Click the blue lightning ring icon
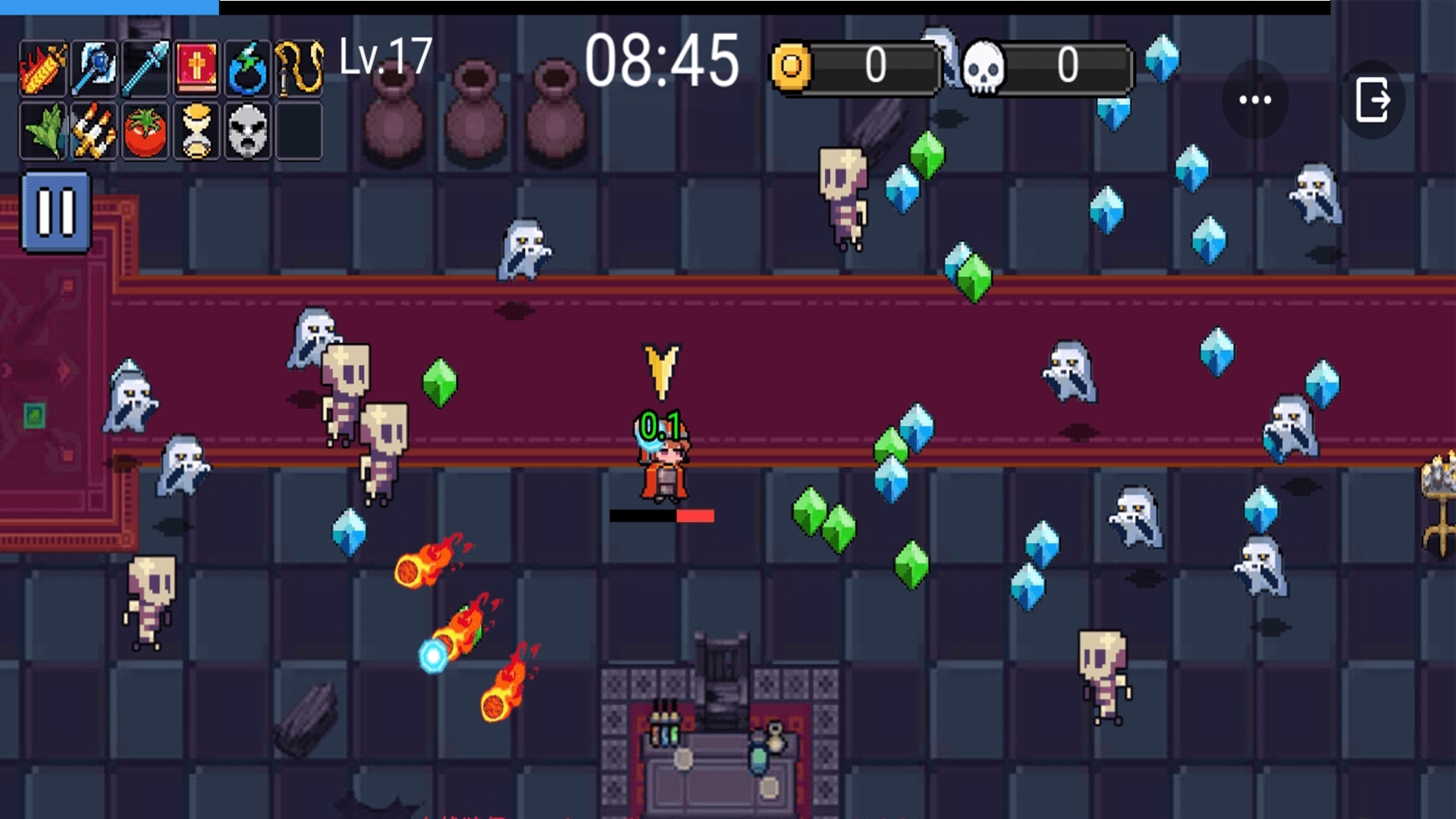Viewport: 1456px width, 819px height. click(247, 69)
